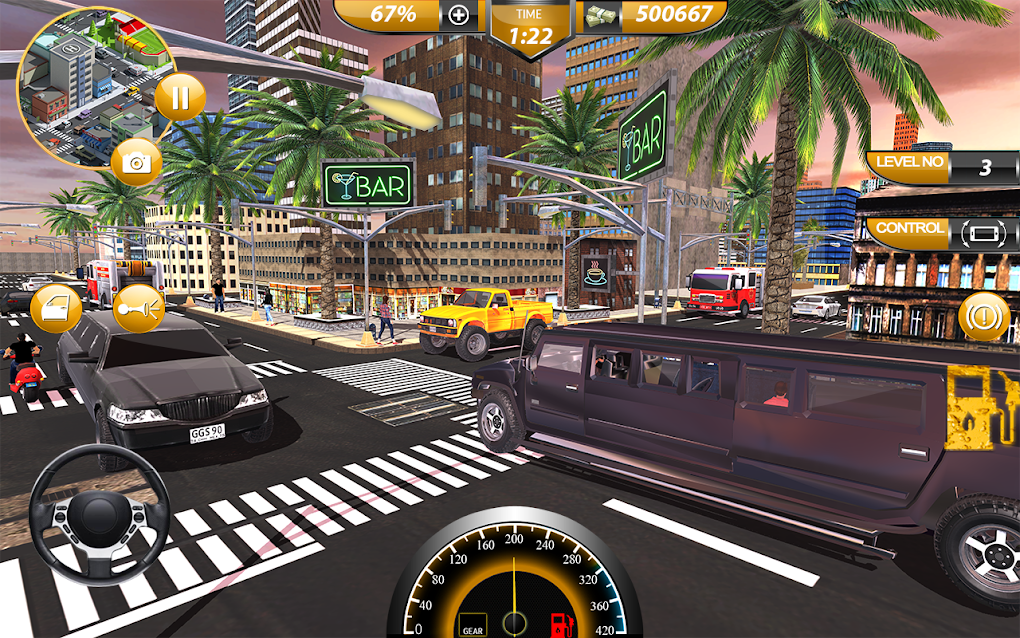Tap the camera view button
The image size is (1020, 638).
pos(136,160)
